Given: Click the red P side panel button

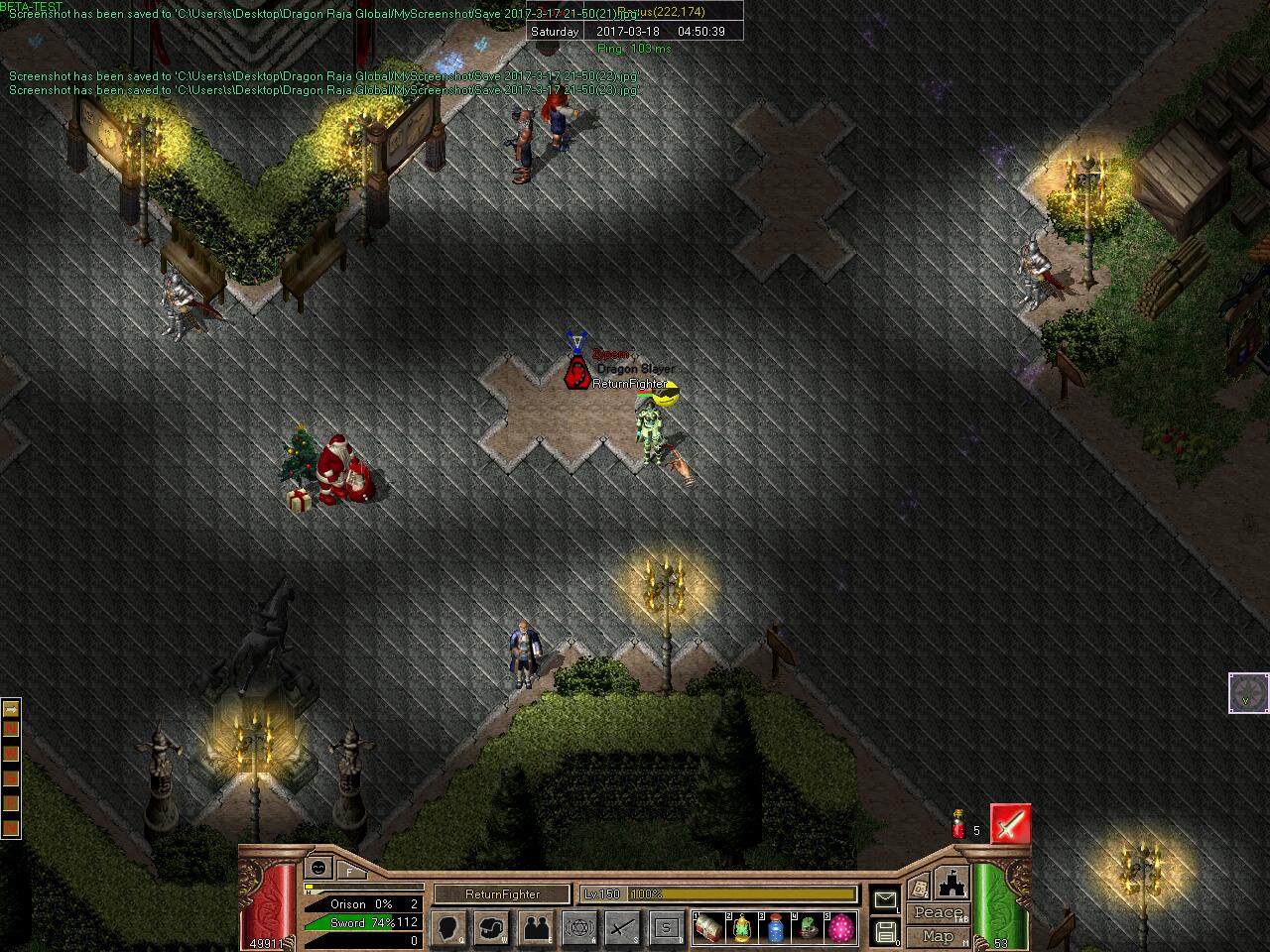Looking at the screenshot, I should tap(11, 802).
